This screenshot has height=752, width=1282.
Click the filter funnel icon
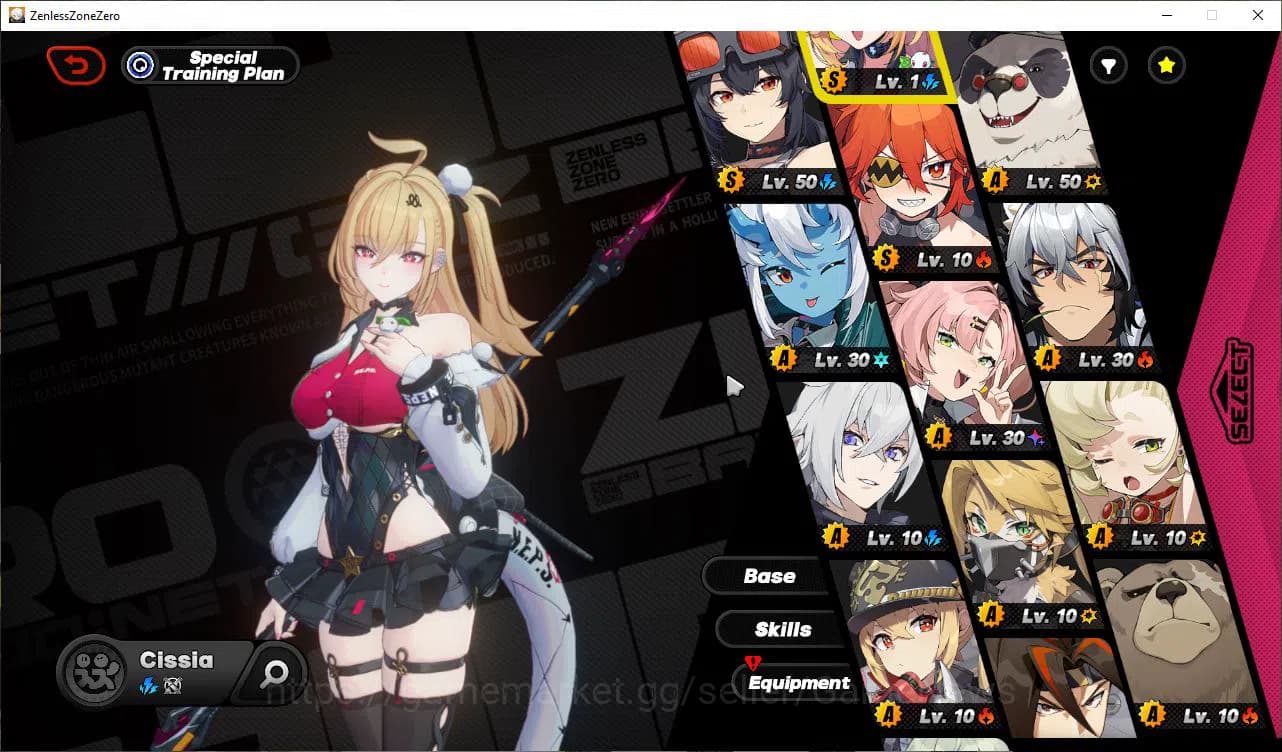click(1107, 65)
